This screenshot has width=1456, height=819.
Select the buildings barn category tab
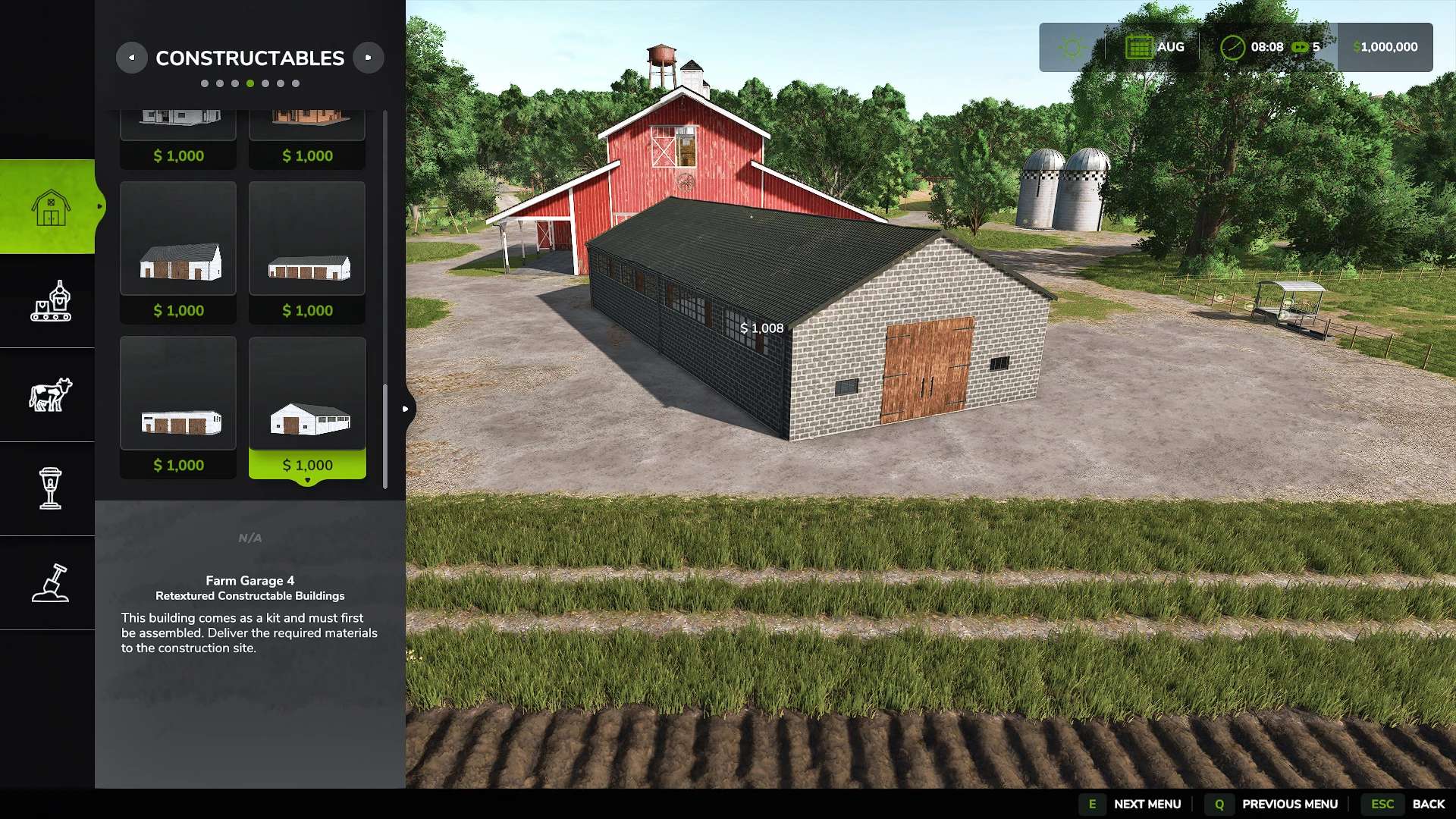[50, 206]
